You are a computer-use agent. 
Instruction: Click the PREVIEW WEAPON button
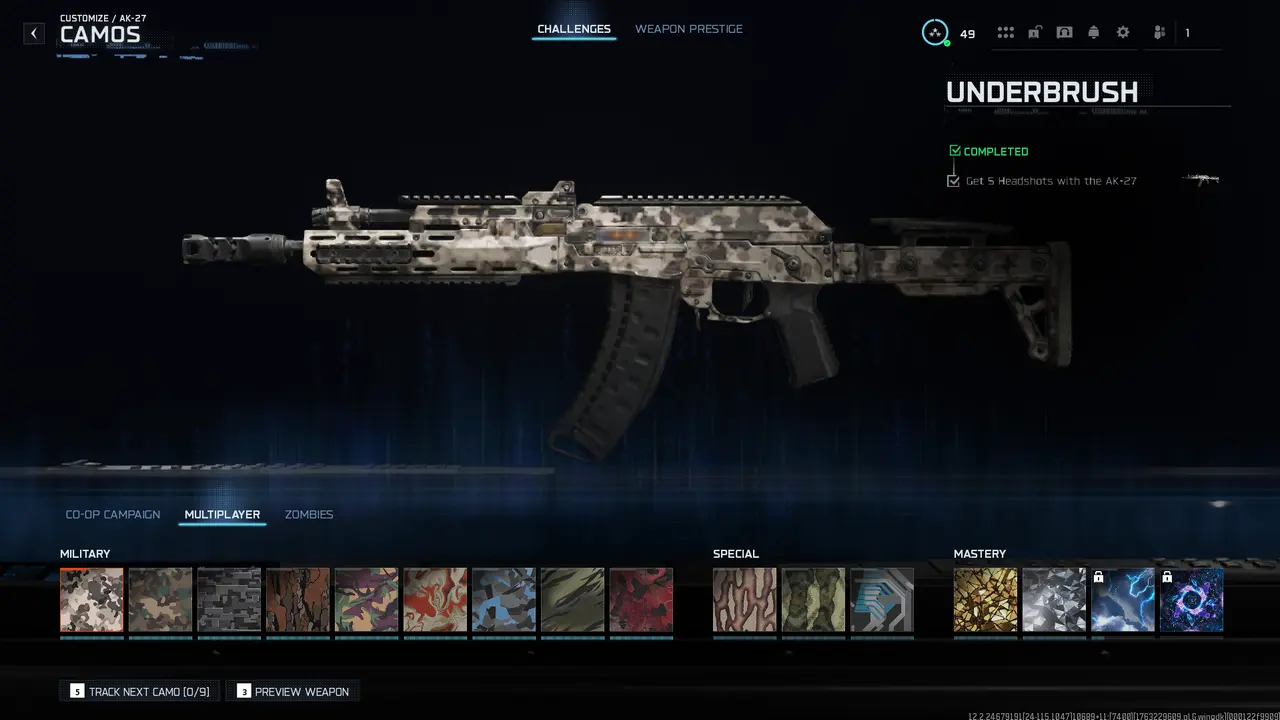pos(292,691)
